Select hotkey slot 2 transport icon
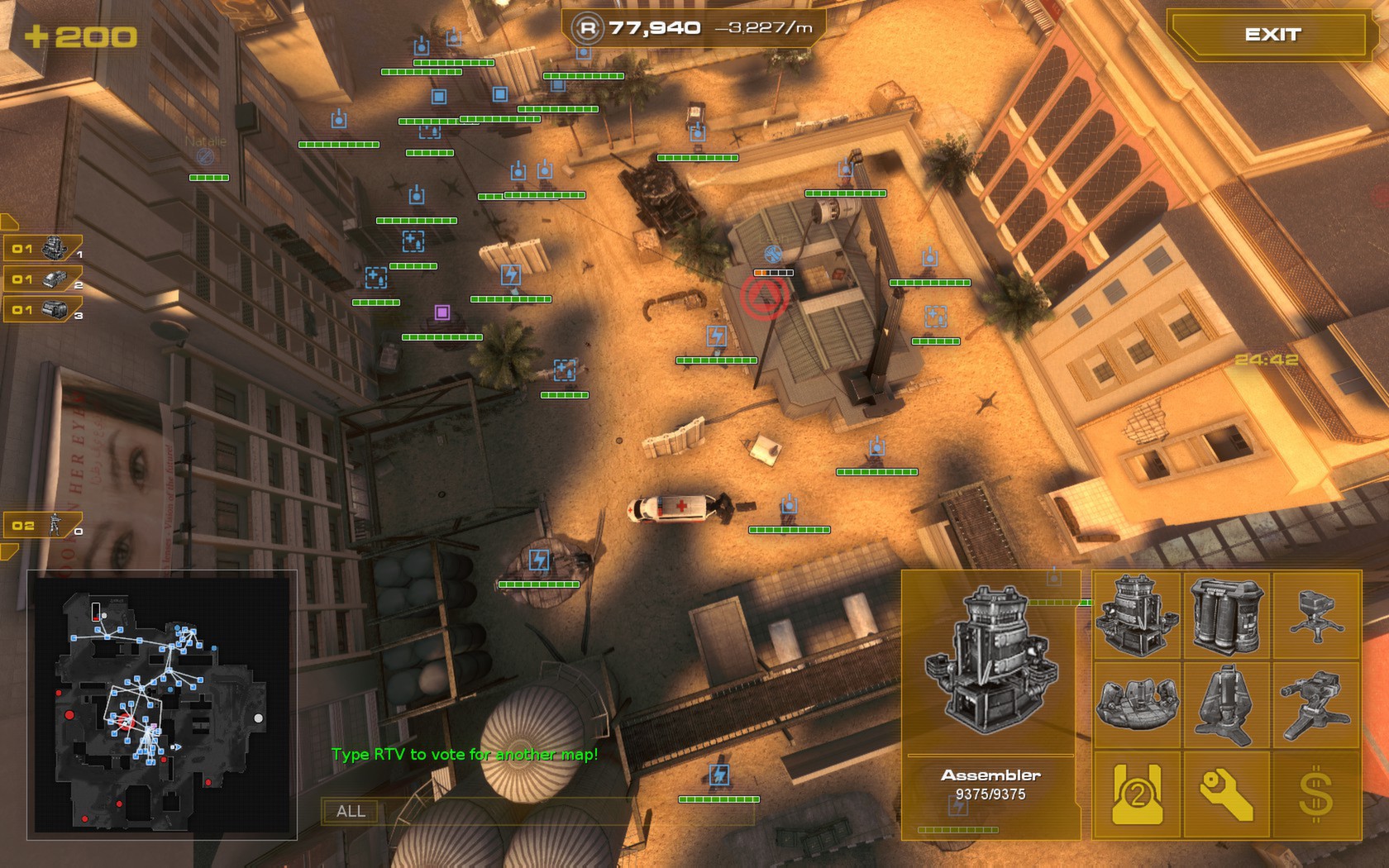 (53, 278)
